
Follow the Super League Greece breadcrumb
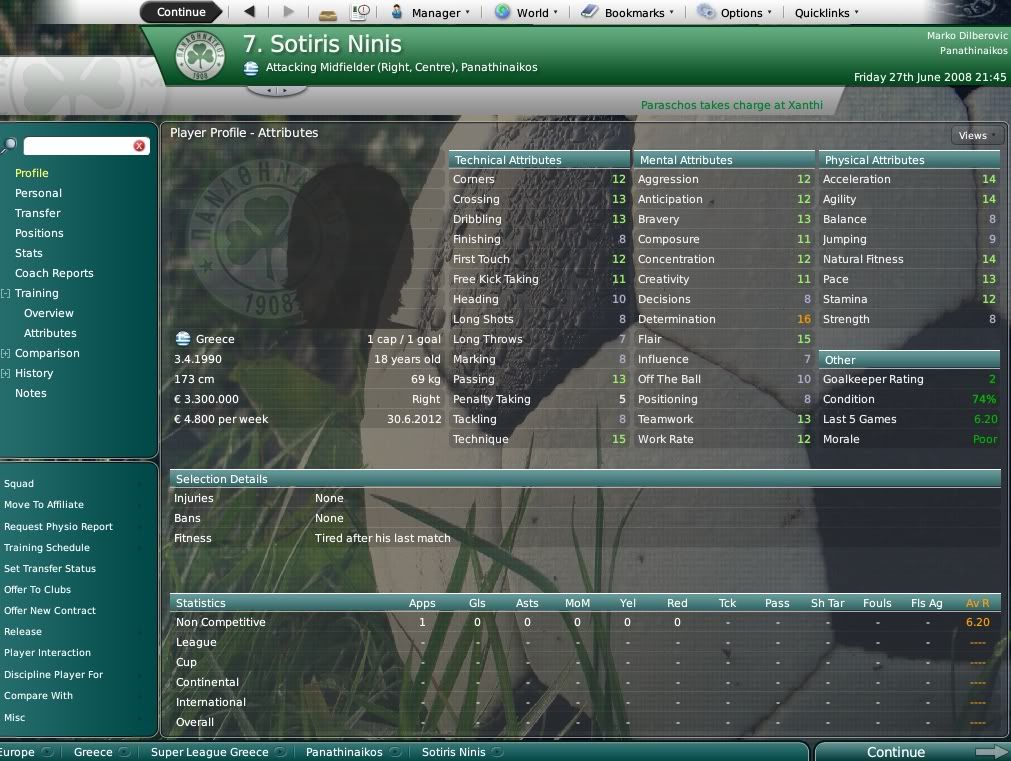(x=209, y=752)
